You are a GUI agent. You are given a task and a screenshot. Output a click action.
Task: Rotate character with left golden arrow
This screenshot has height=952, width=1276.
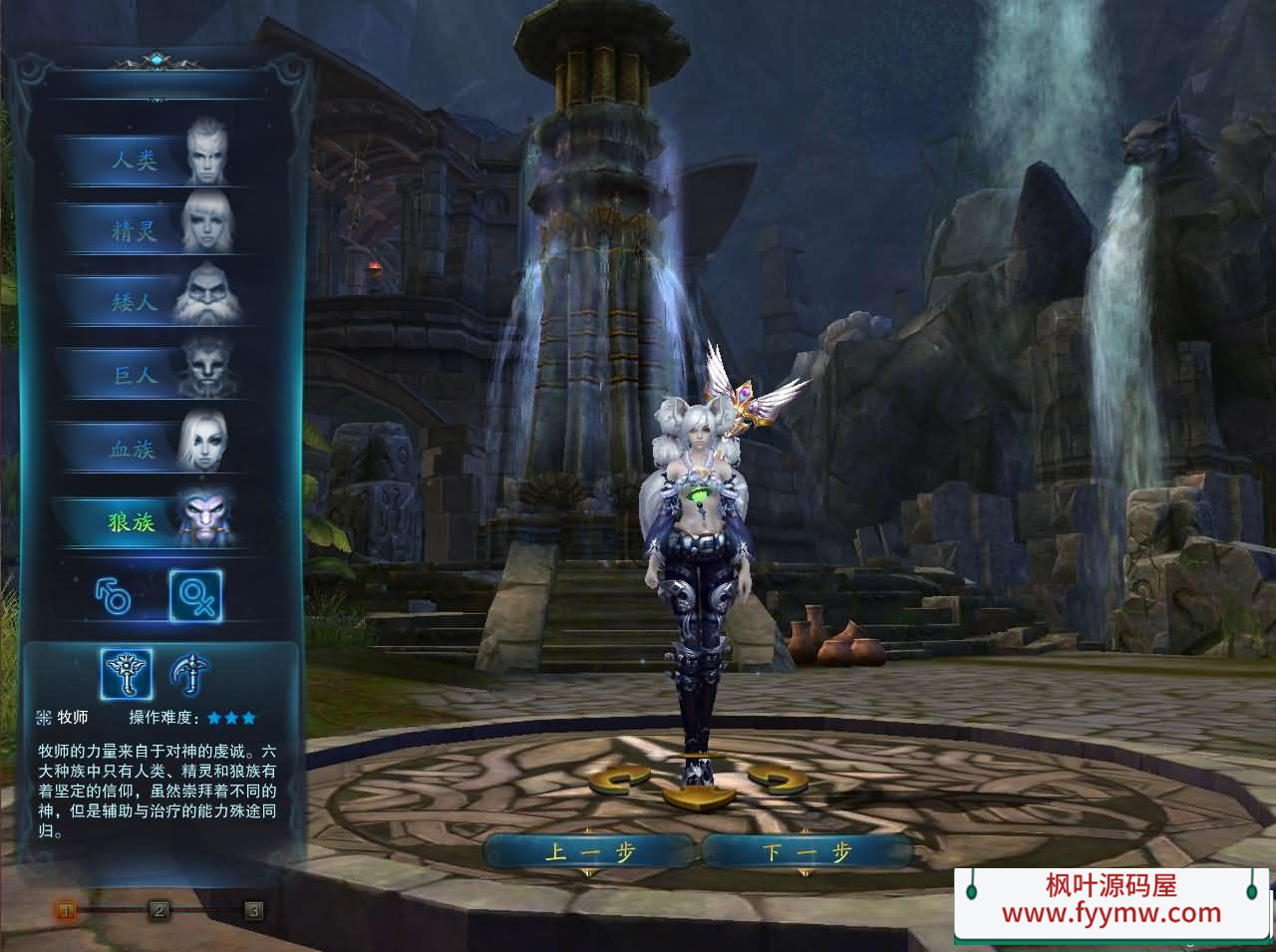point(618,779)
